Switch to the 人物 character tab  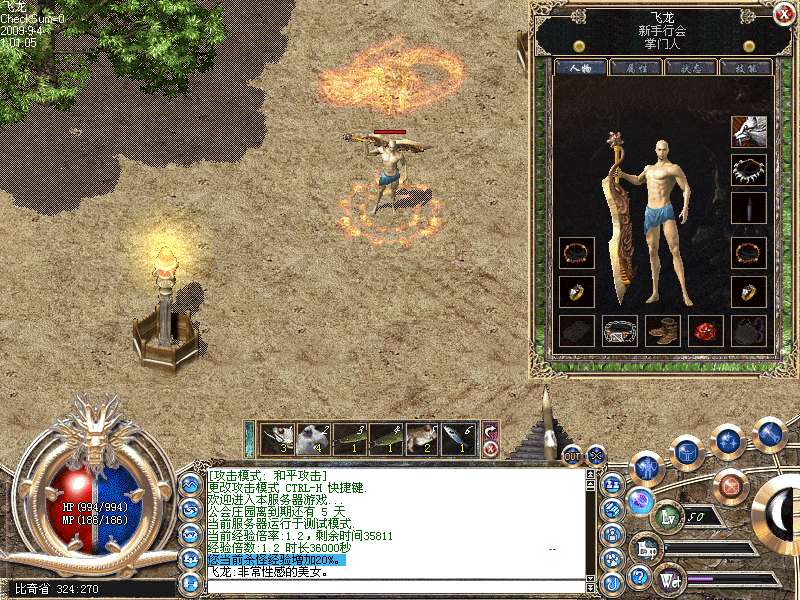579,68
